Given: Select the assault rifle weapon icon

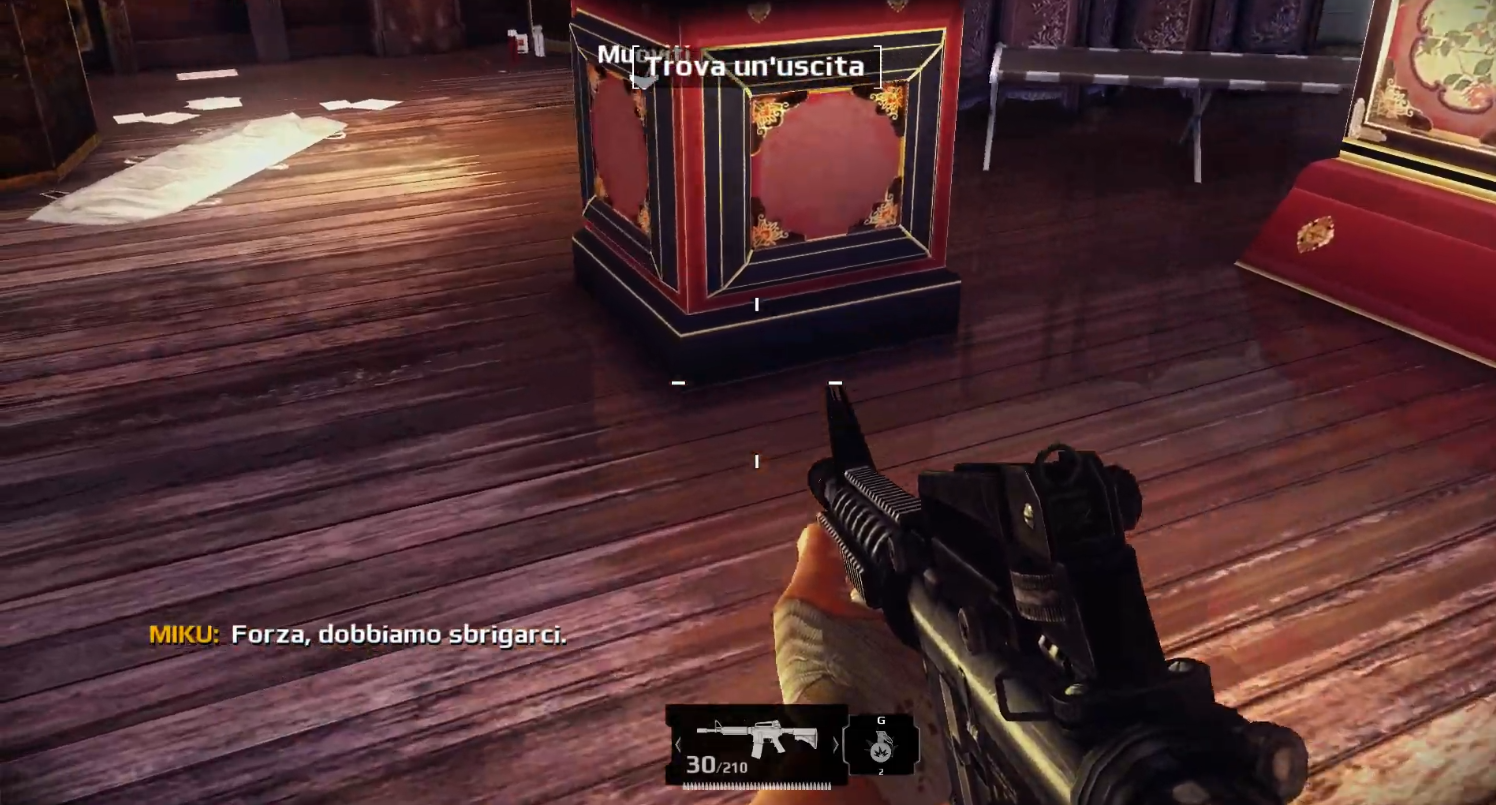Looking at the screenshot, I should 755,738.
